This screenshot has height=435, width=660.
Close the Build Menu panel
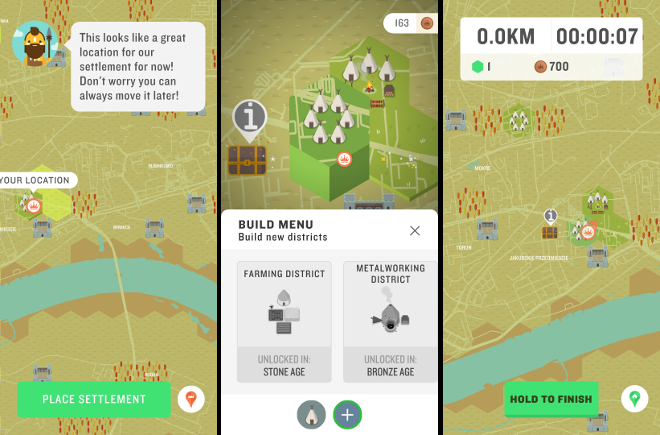[415, 231]
